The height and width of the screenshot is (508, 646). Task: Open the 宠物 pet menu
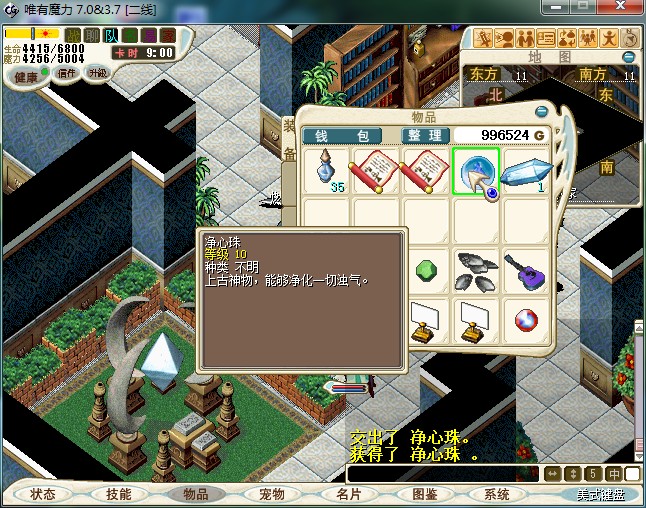(x=271, y=494)
